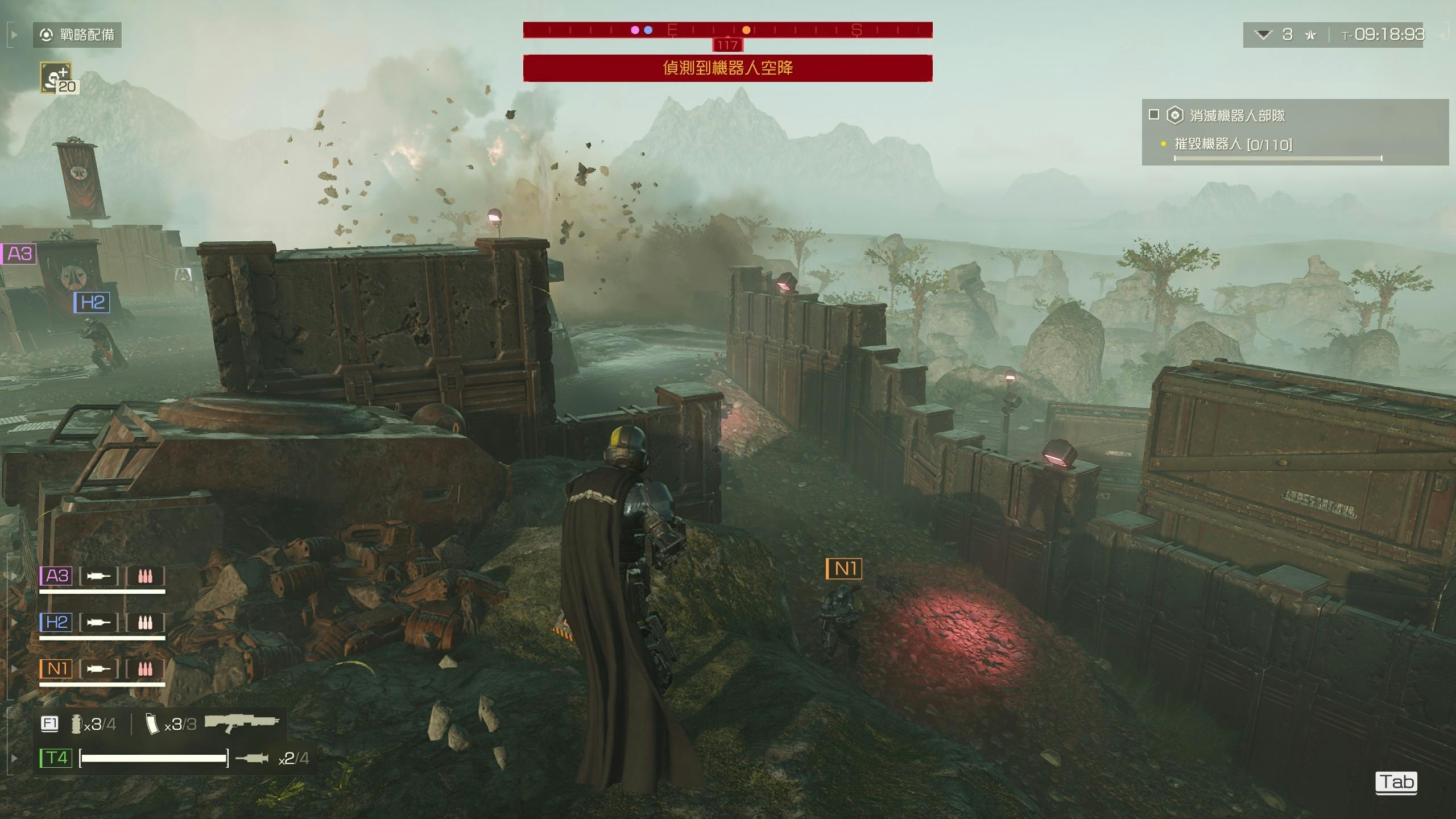1456x819 pixels.
Task: Select the 摧毀機器人 objective progress entry
Action: point(1233,144)
